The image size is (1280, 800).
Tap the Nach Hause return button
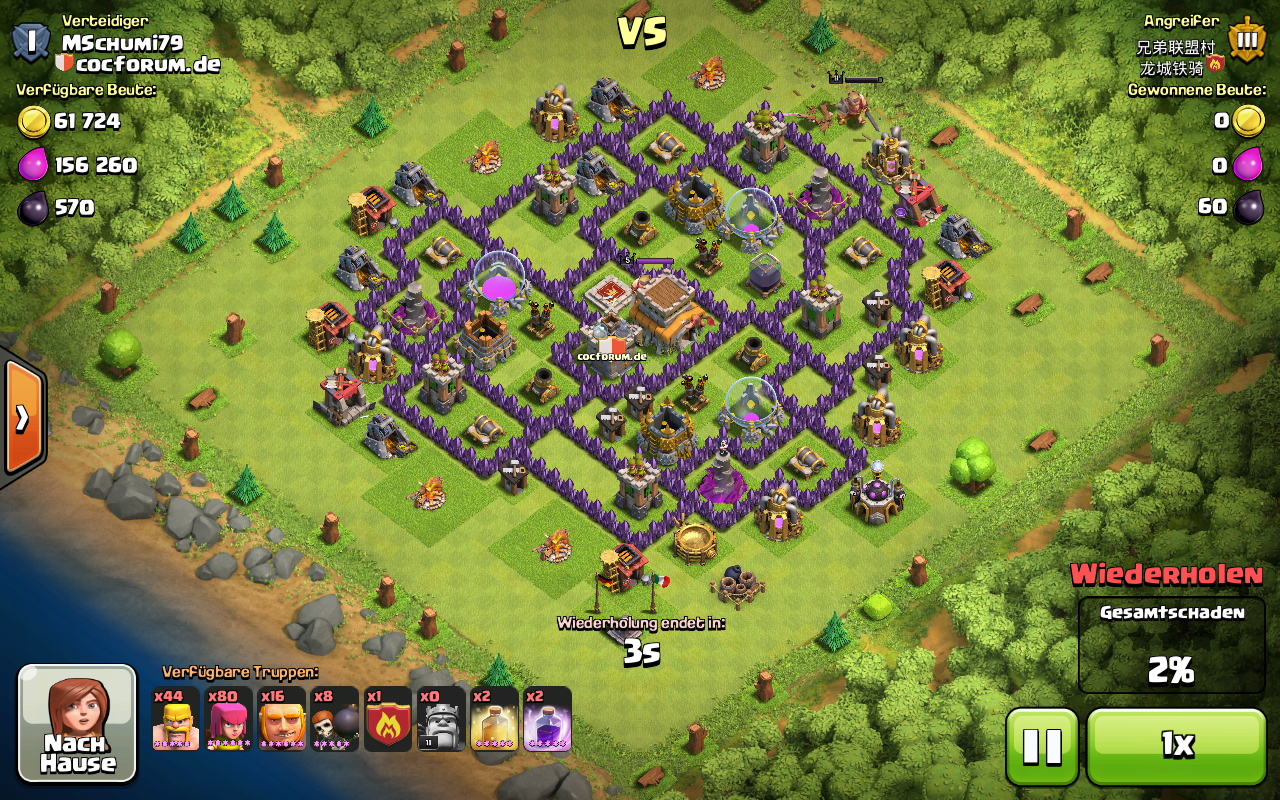77,723
